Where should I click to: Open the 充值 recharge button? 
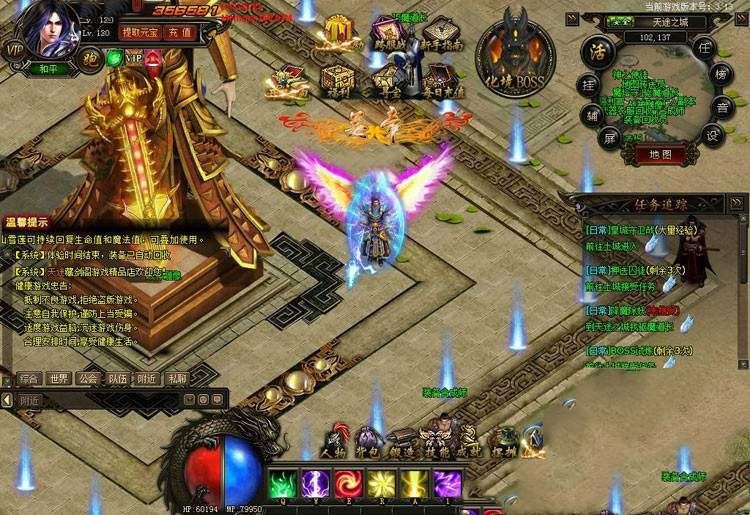click(x=181, y=33)
